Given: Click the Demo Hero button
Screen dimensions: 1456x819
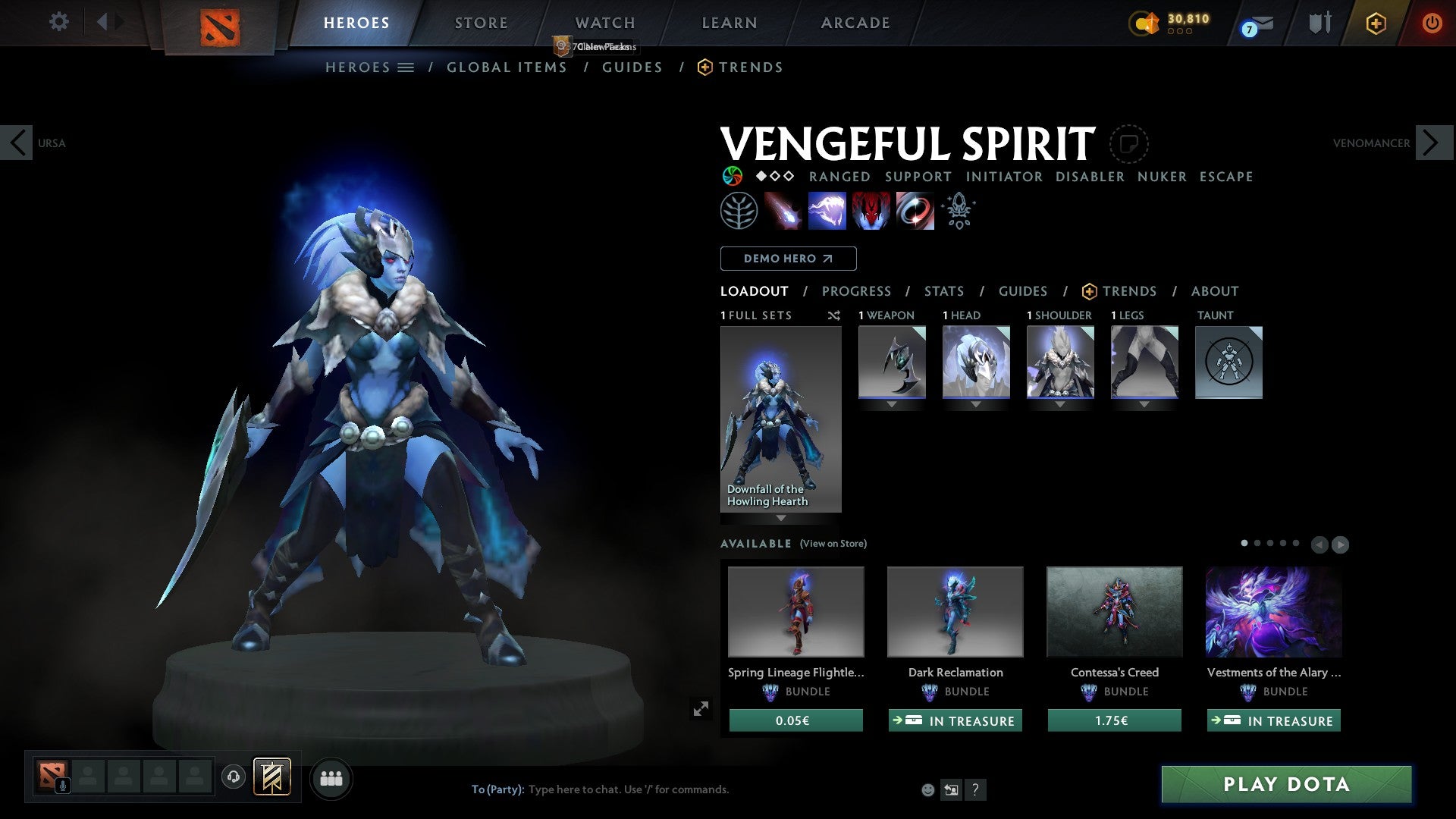Looking at the screenshot, I should [x=788, y=258].
